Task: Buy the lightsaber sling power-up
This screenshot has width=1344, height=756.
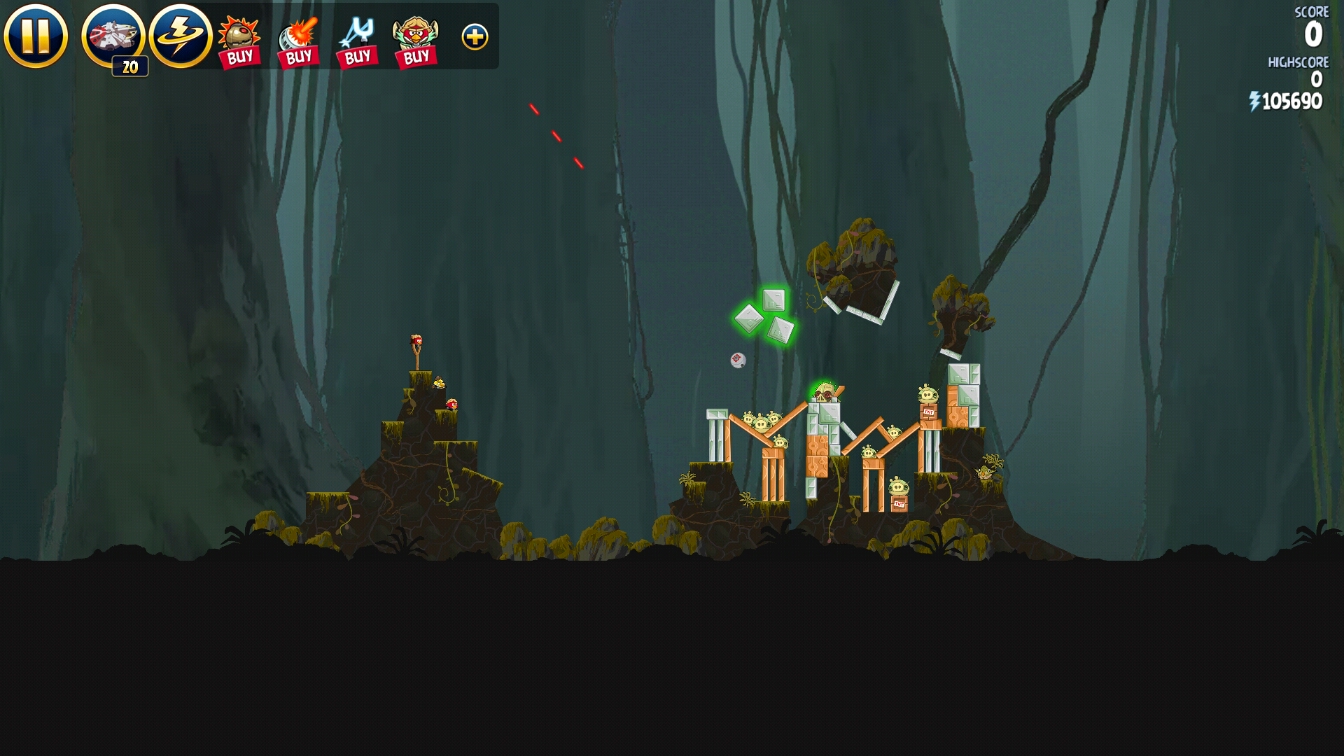Action: pyautogui.click(x=357, y=41)
